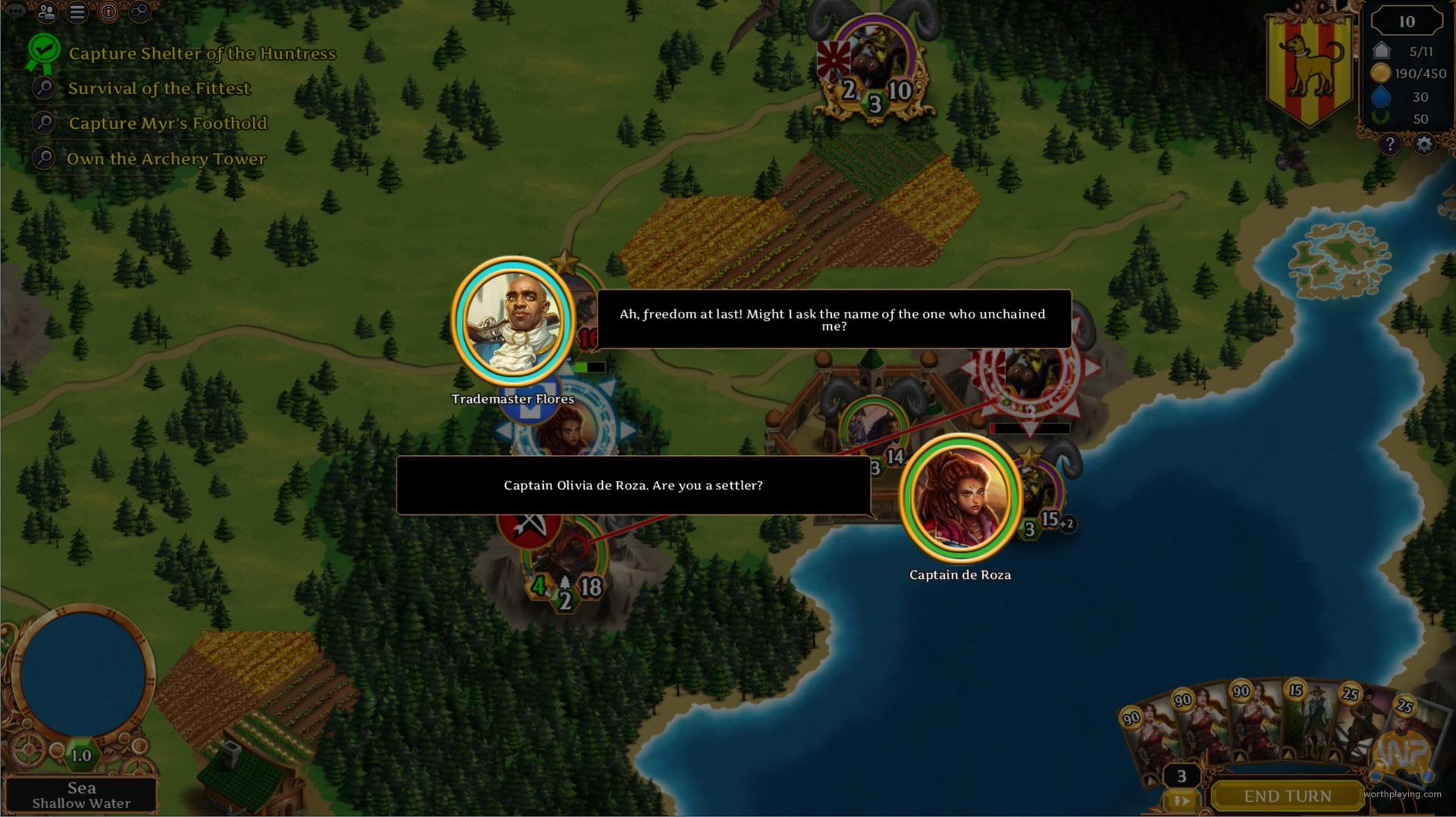
Task: Advance Trademaster Flores's dialogue box
Action: [x=833, y=319]
